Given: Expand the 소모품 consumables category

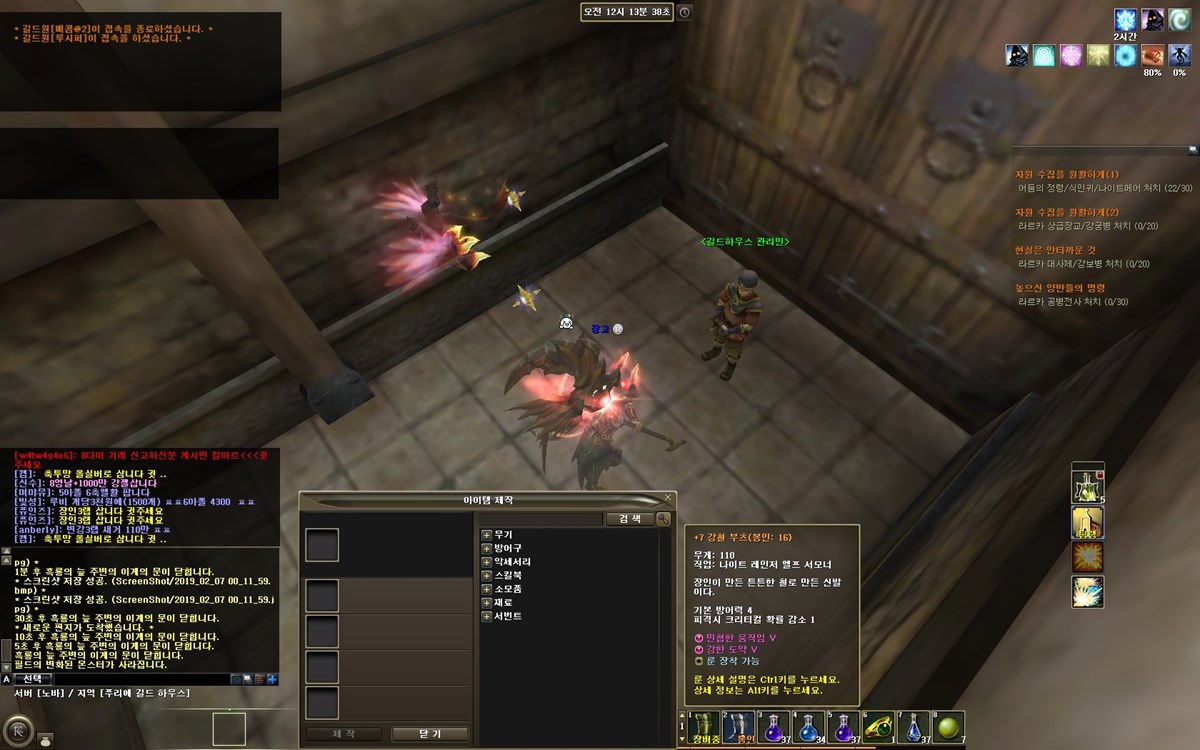Looking at the screenshot, I should tap(487, 589).
